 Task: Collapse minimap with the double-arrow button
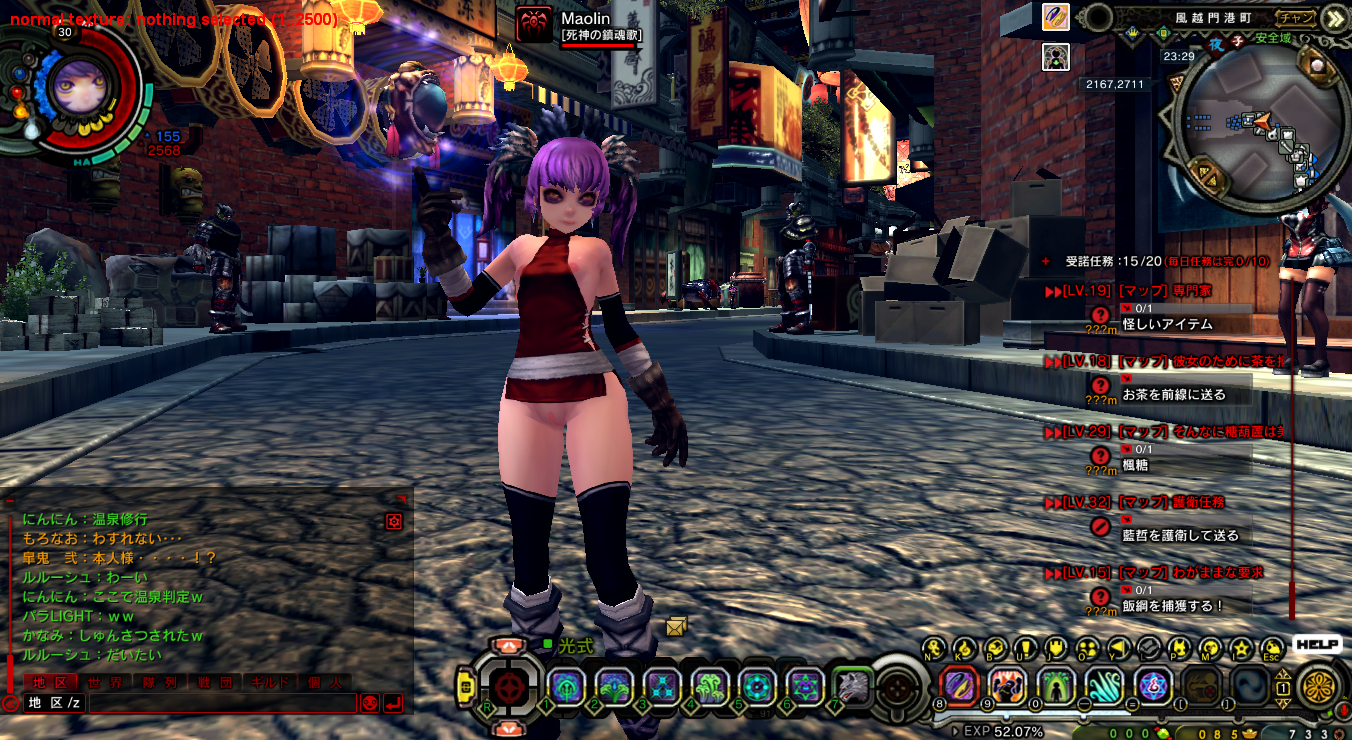(x=1335, y=17)
